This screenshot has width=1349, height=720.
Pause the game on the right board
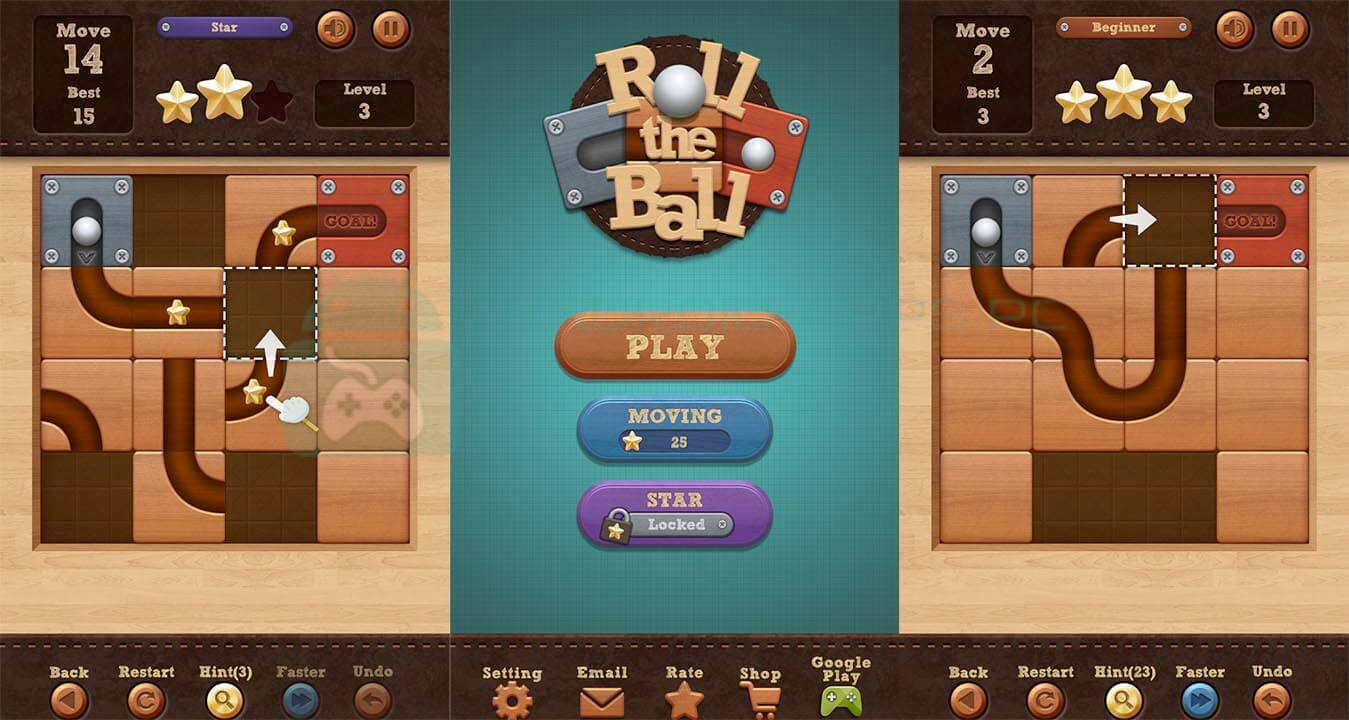pos(1290,30)
